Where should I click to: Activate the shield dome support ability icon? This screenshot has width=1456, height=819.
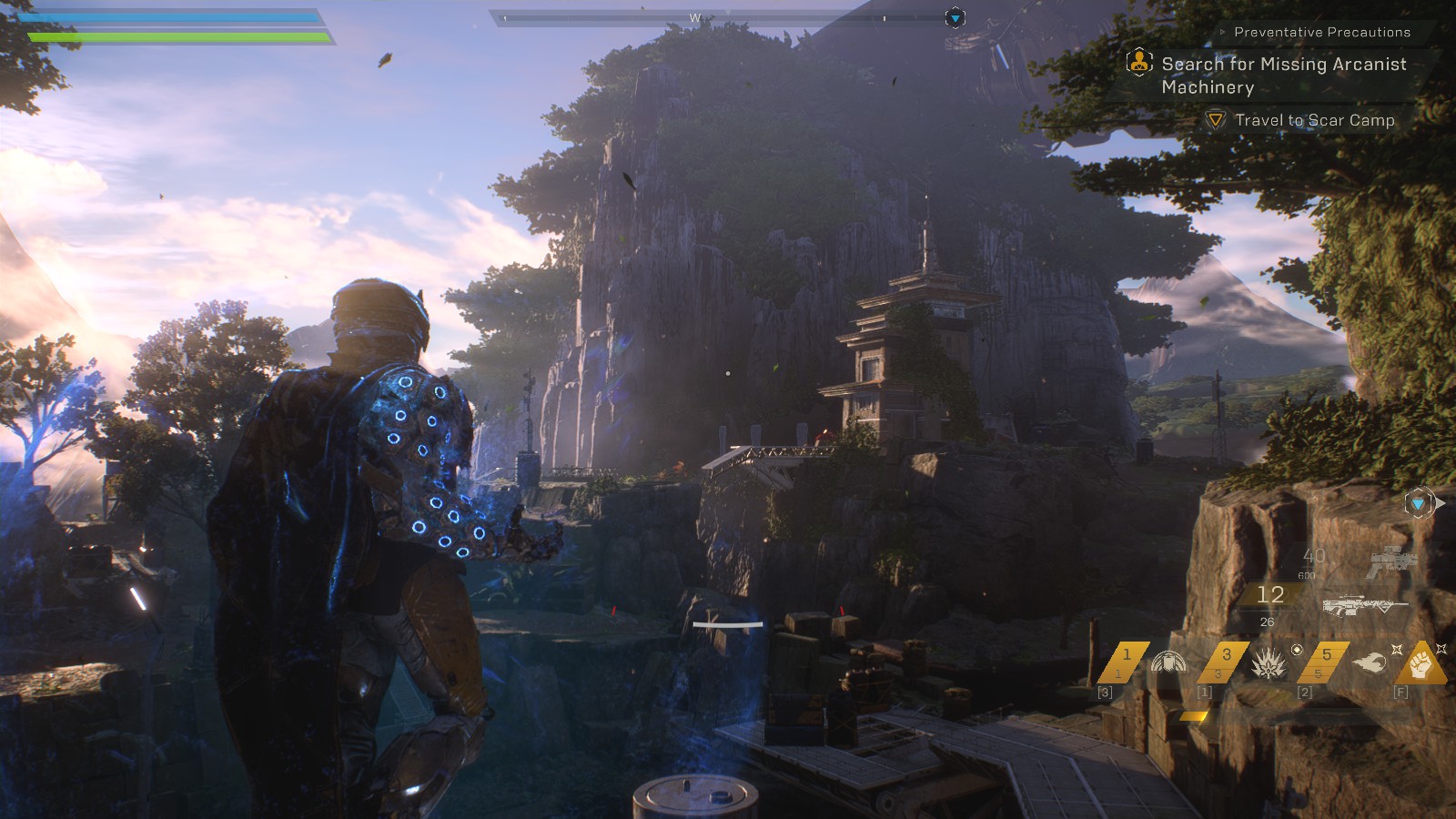pyautogui.click(x=1168, y=662)
